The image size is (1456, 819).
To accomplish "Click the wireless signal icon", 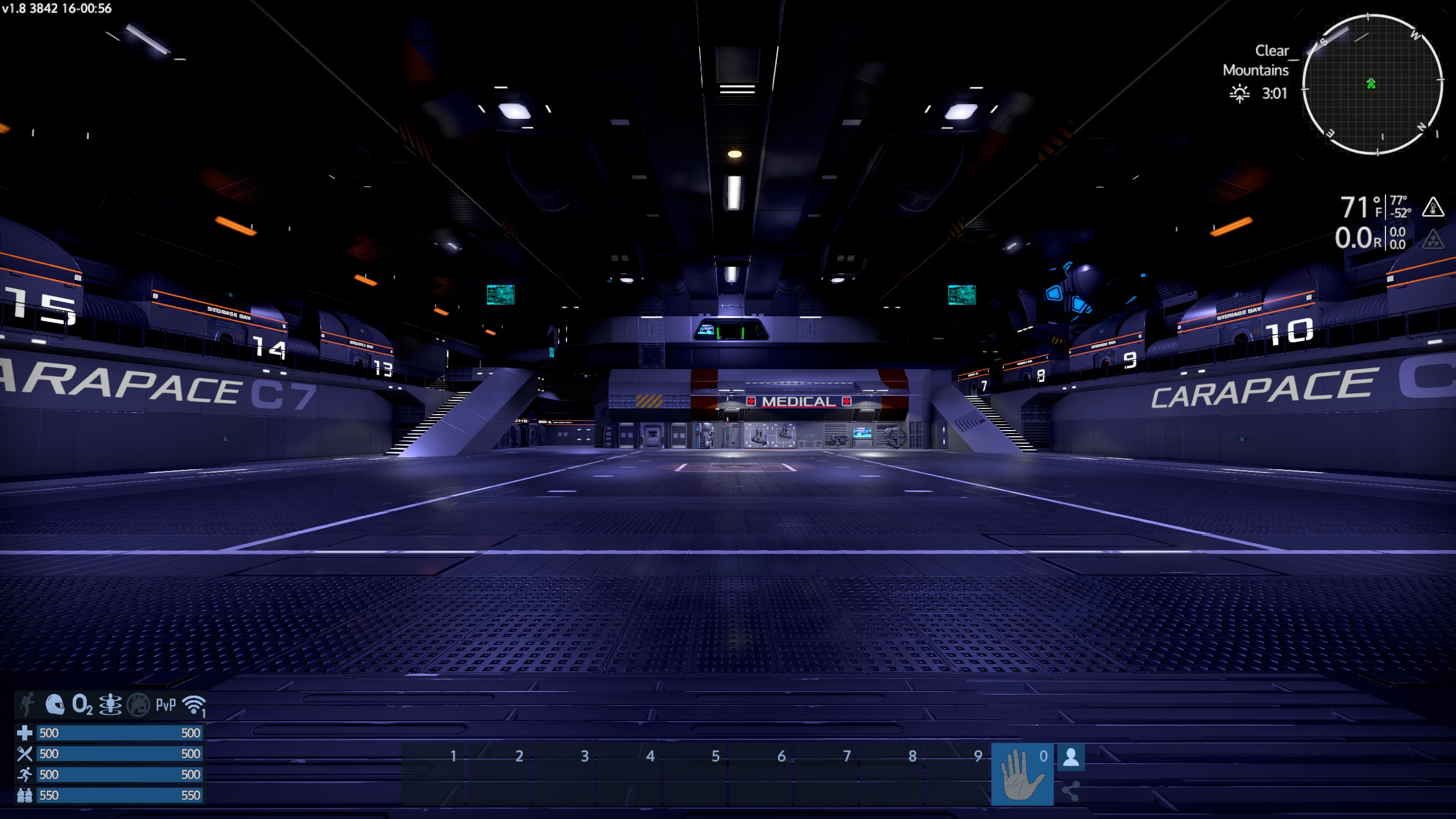I will 193,705.
